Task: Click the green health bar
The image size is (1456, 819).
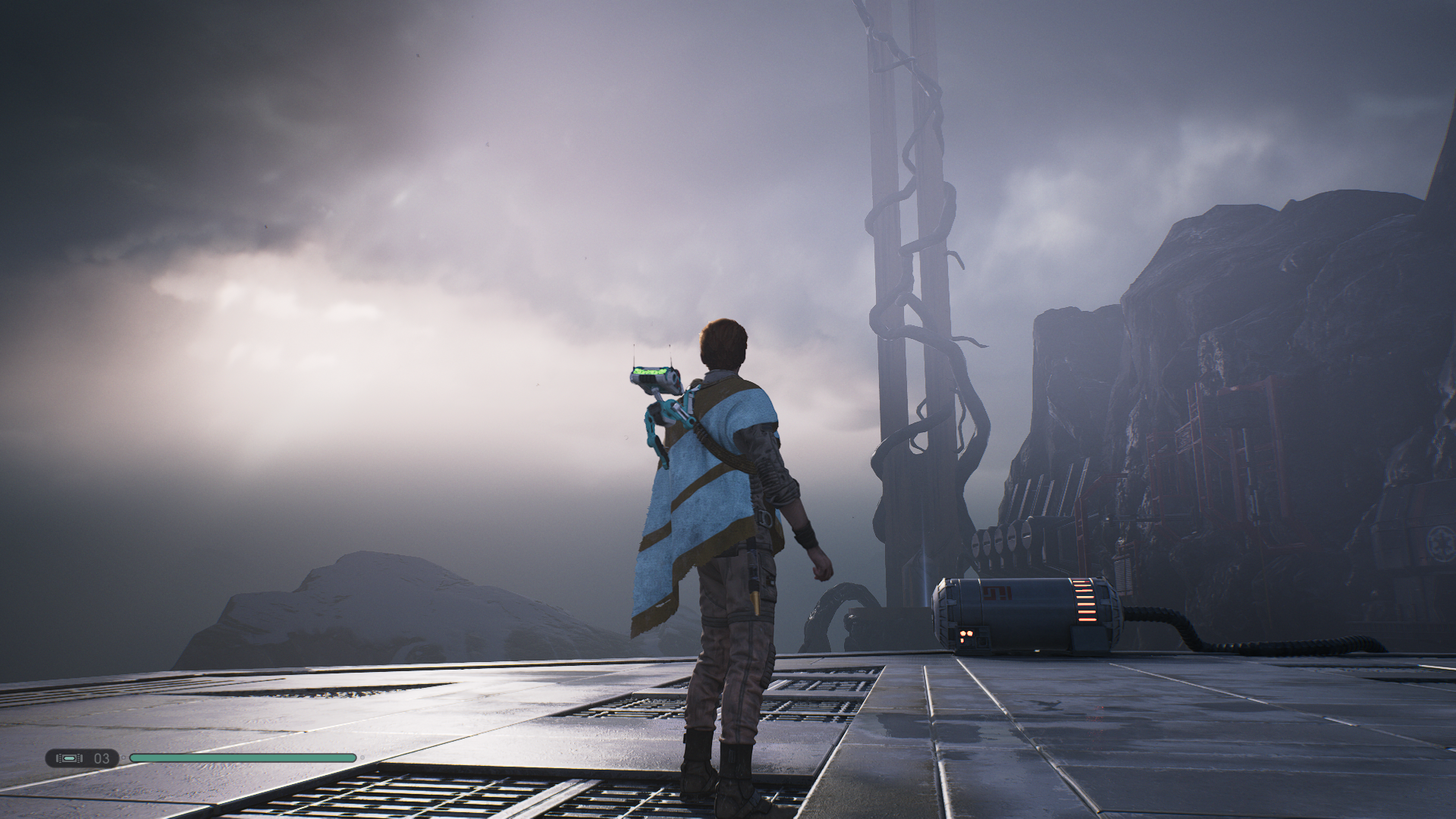Action: [243, 758]
